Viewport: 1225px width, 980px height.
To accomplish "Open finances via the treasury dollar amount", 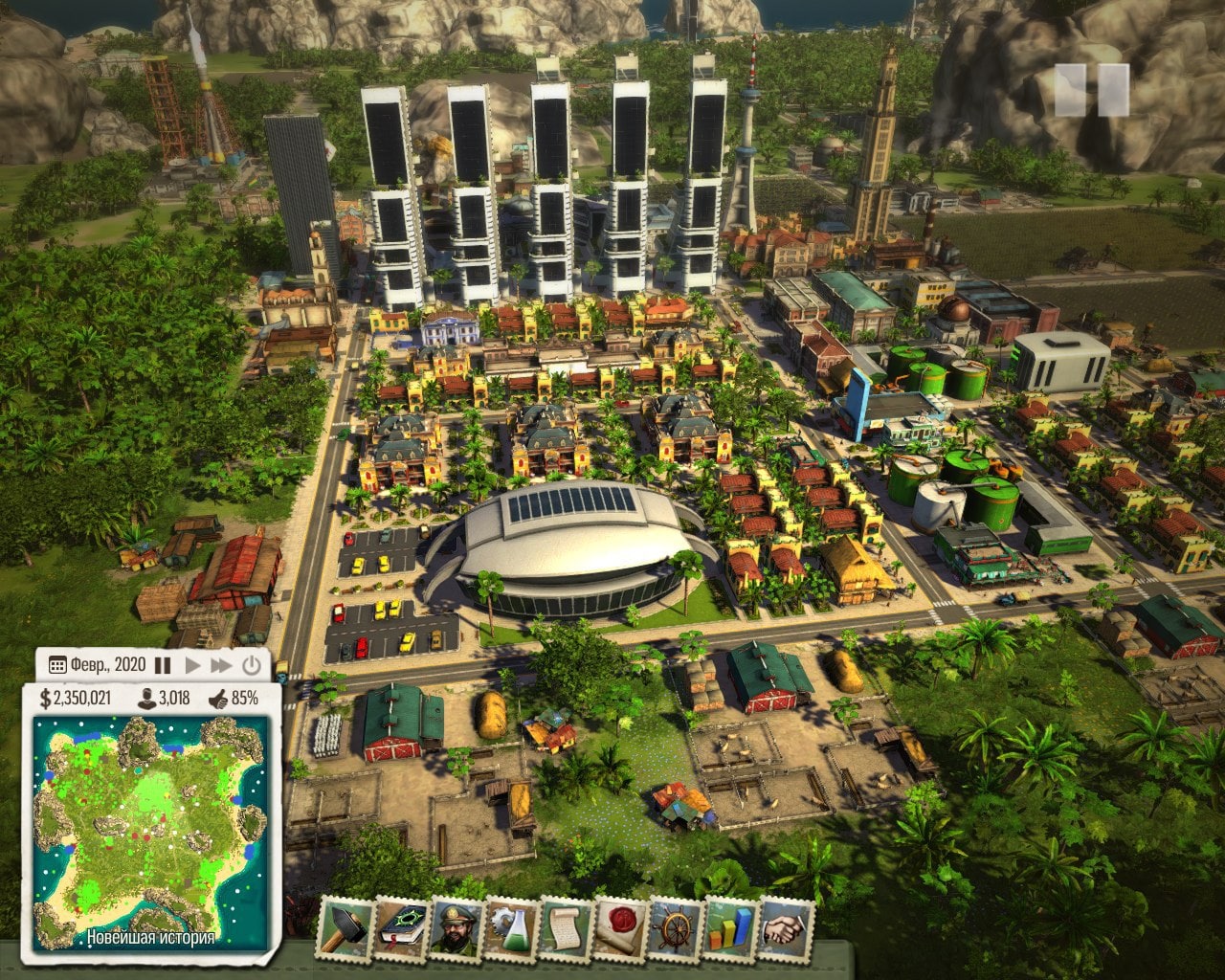I will pos(75,698).
